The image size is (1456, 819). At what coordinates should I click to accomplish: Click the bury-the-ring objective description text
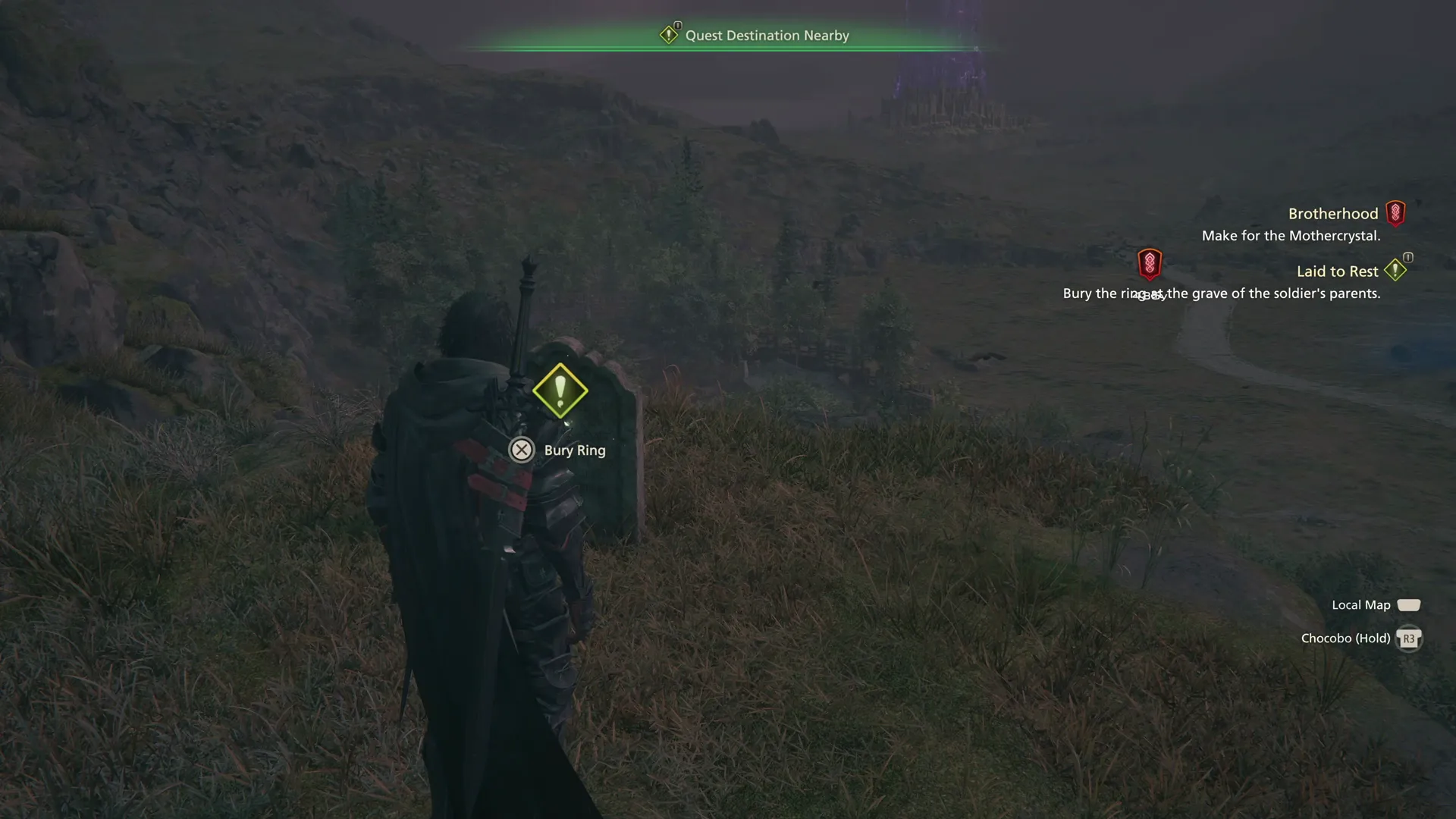[1222, 293]
